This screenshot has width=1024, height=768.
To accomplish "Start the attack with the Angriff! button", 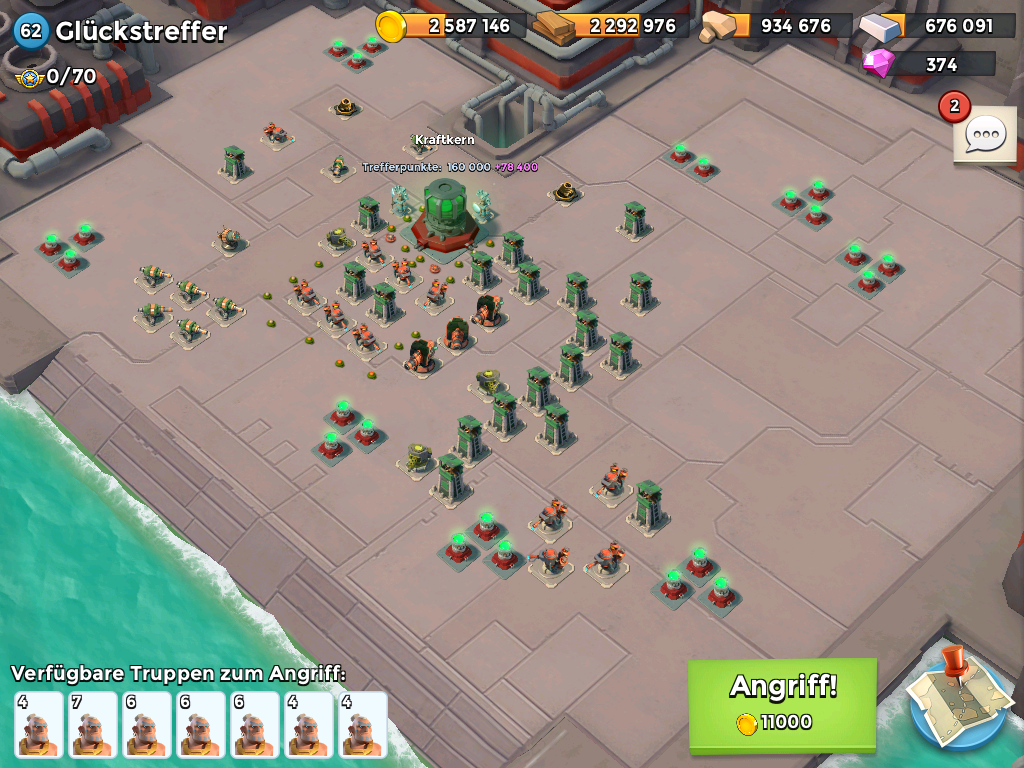I will pos(782,703).
